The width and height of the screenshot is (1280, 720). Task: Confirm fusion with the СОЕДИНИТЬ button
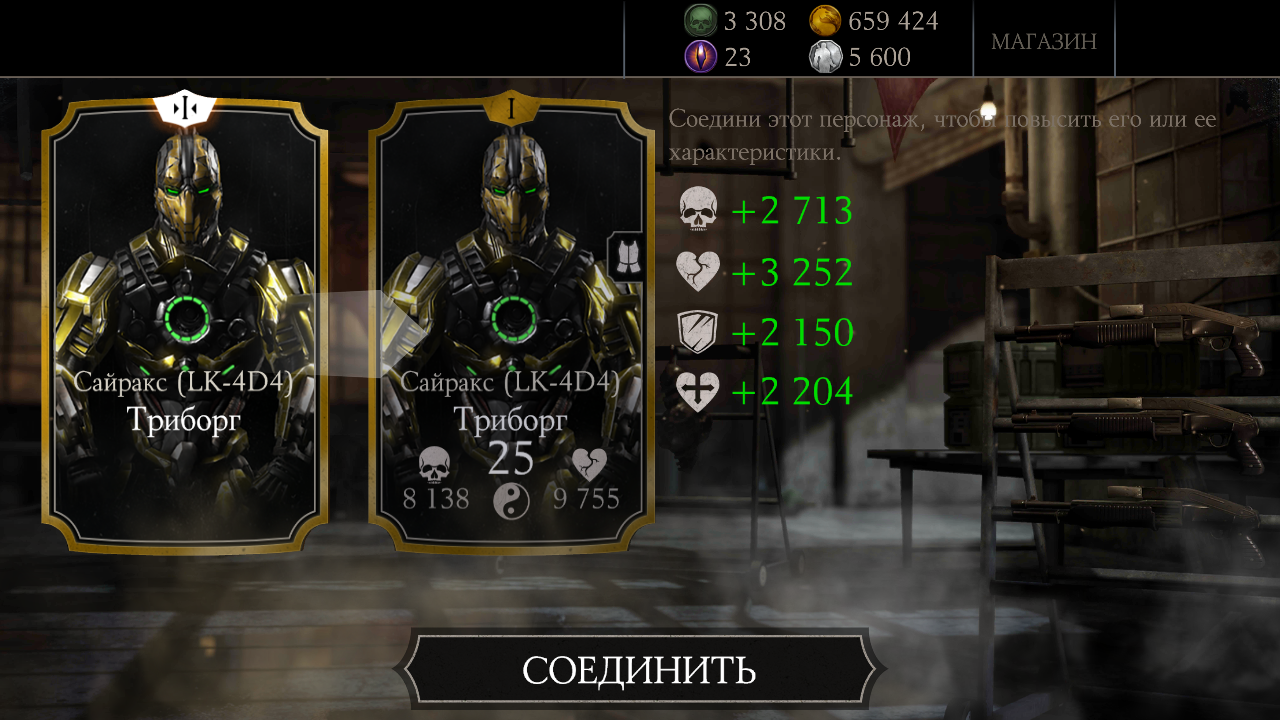click(639, 670)
